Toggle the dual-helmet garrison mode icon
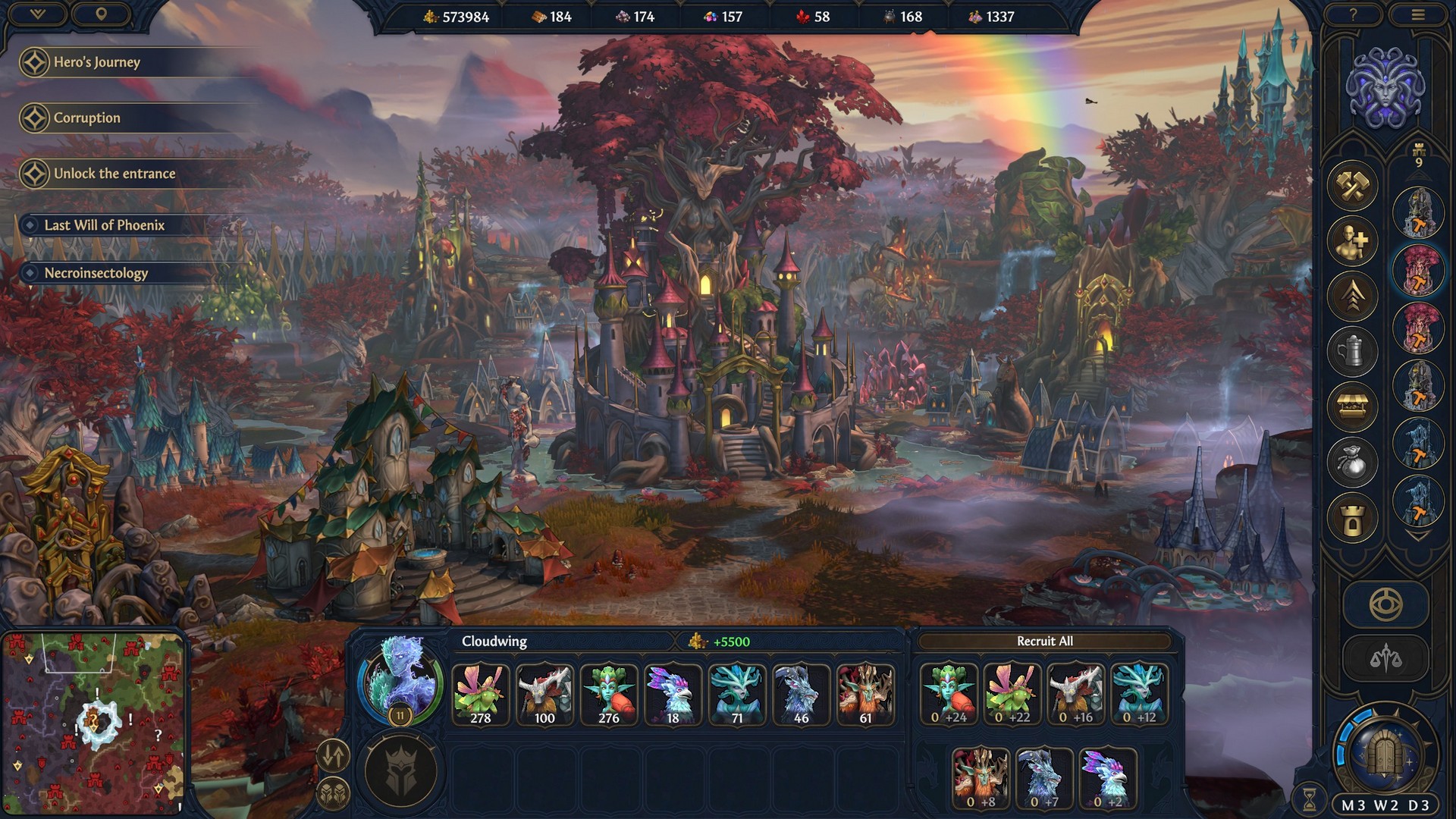Image resolution: width=1456 pixels, height=819 pixels. [332, 794]
